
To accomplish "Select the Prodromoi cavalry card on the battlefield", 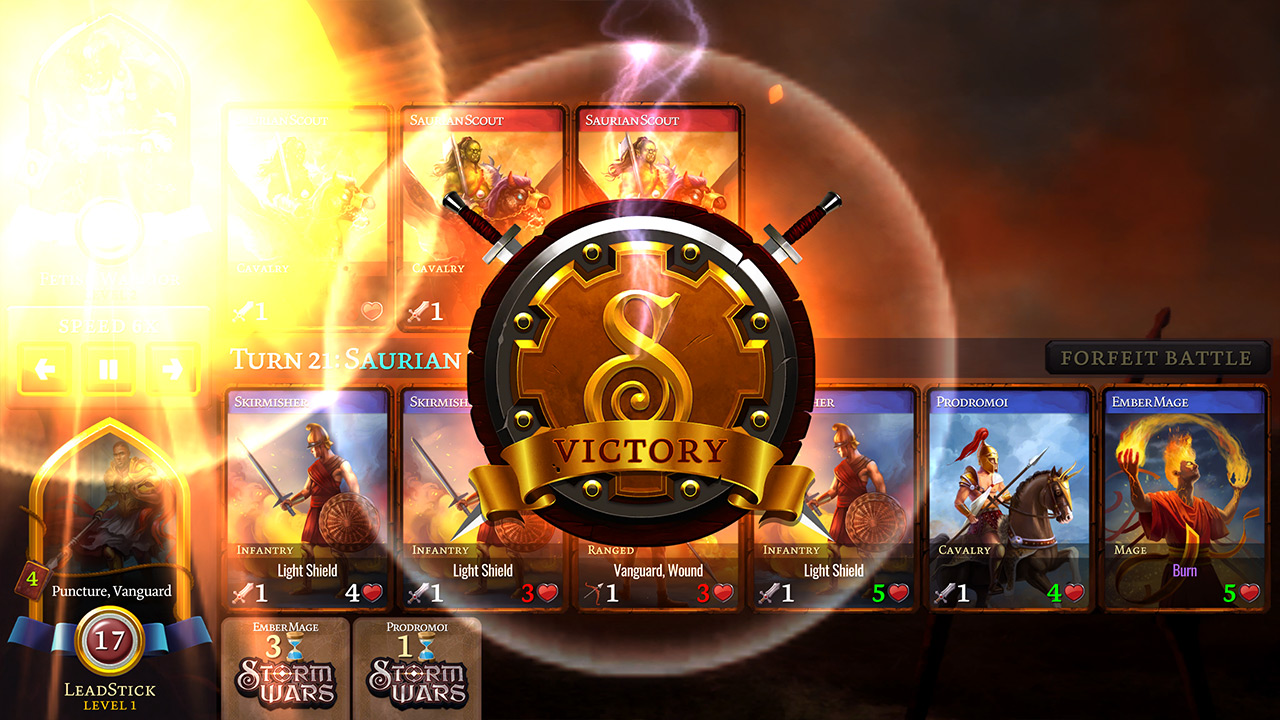I will pyautogui.click(x=1008, y=498).
